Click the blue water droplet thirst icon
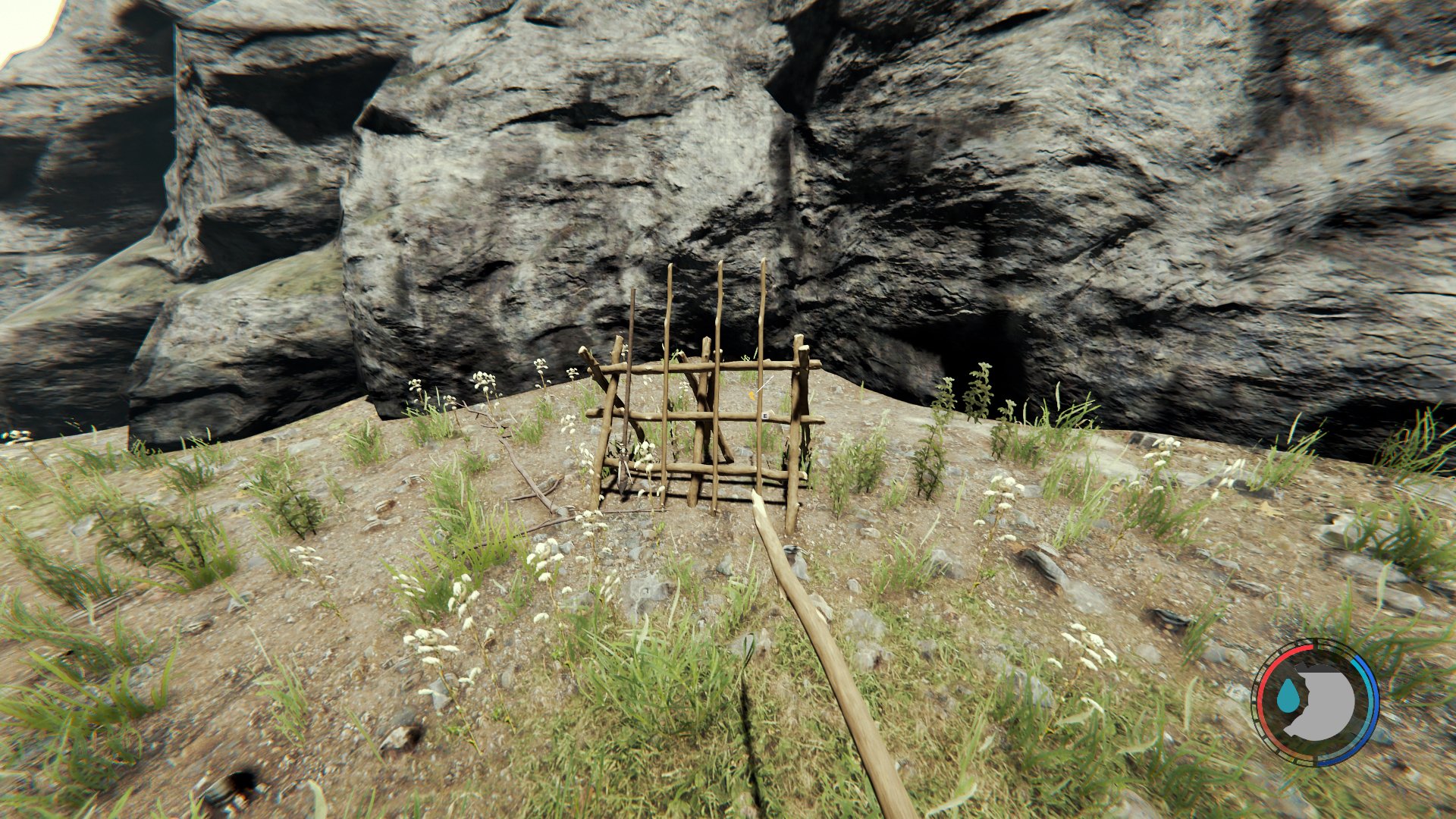 (1289, 695)
